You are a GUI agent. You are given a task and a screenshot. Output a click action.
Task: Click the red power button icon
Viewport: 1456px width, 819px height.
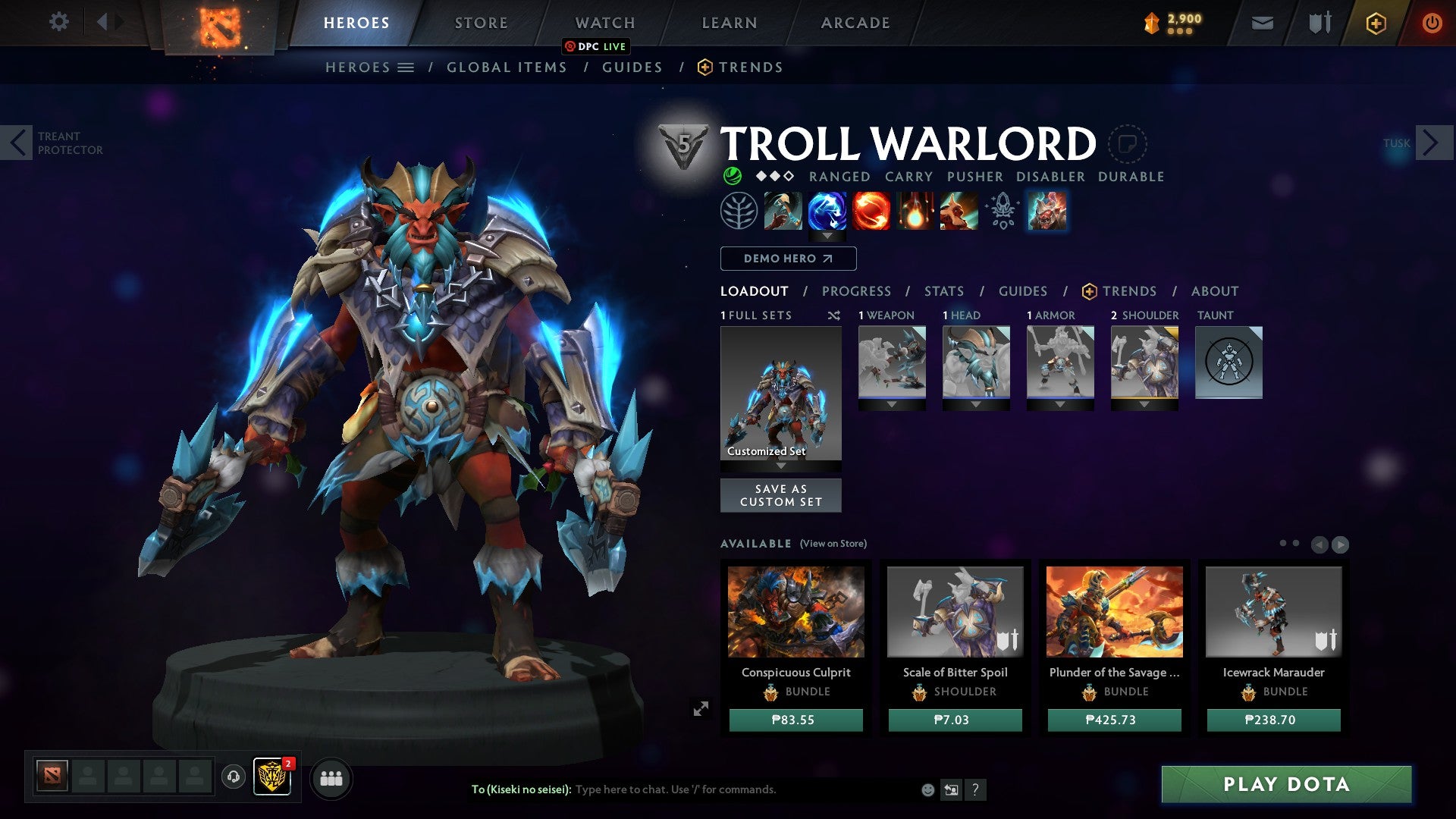[x=1433, y=23]
